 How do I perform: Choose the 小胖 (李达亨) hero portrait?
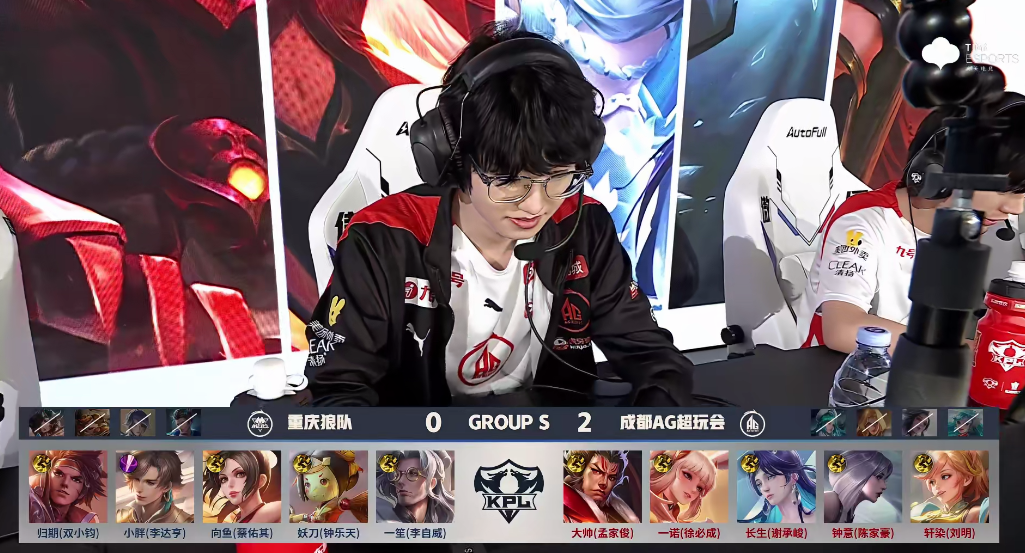155,486
